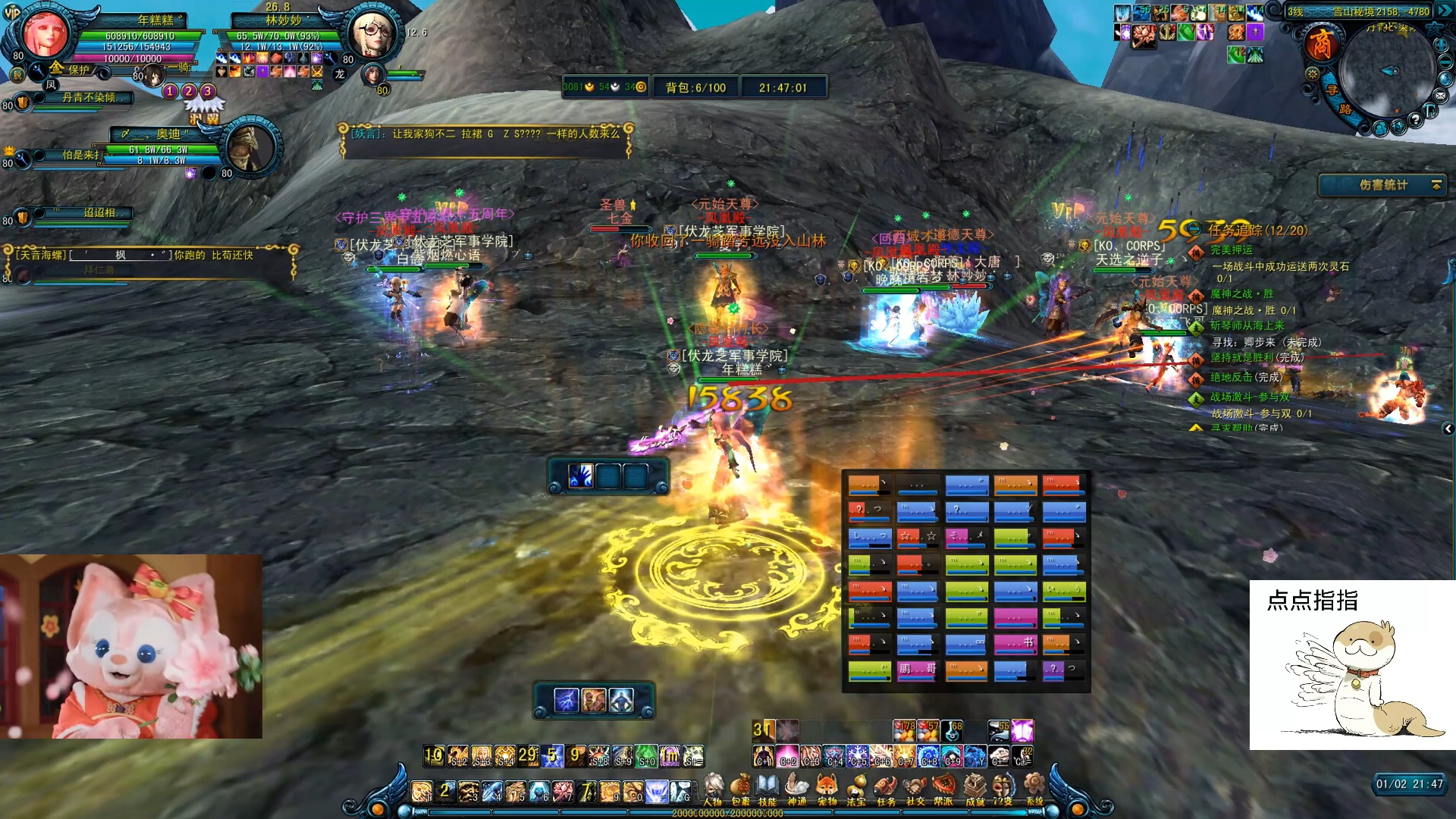Click the question mark help icon
Image resolution: width=1456 pixels, height=819 pixels.
coord(1414,120)
